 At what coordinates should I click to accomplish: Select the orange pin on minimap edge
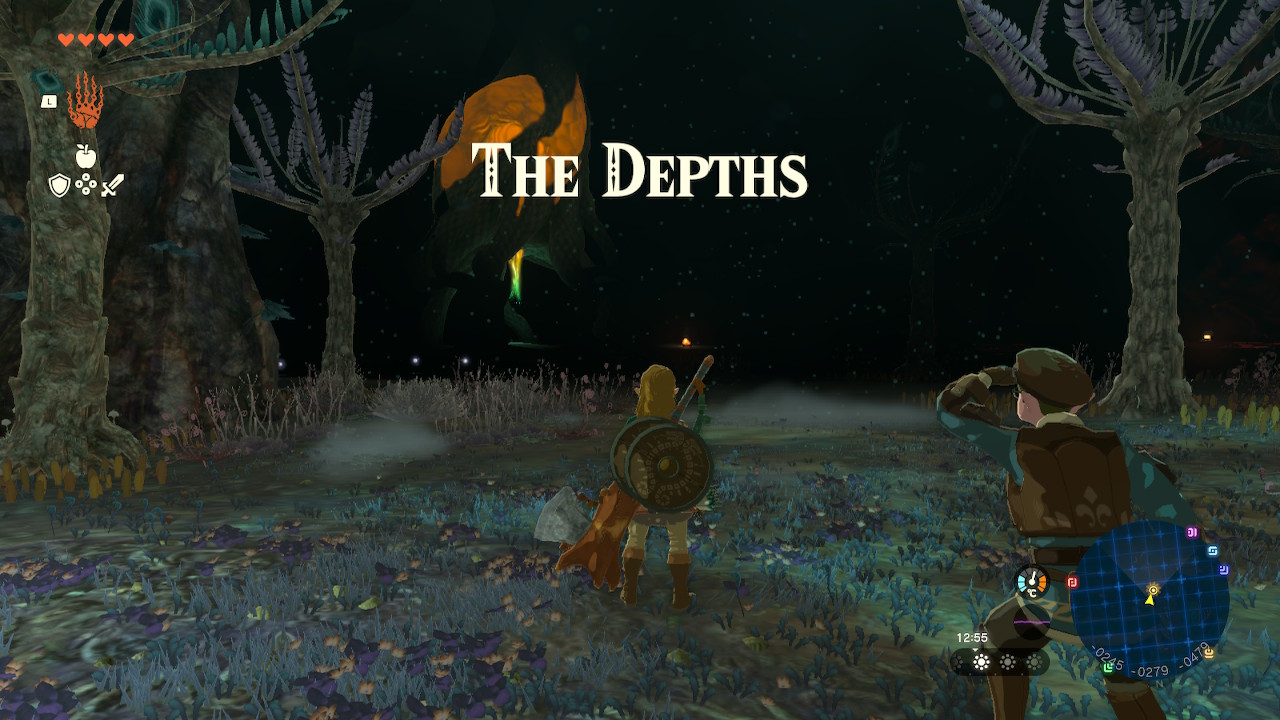[x=1208, y=653]
